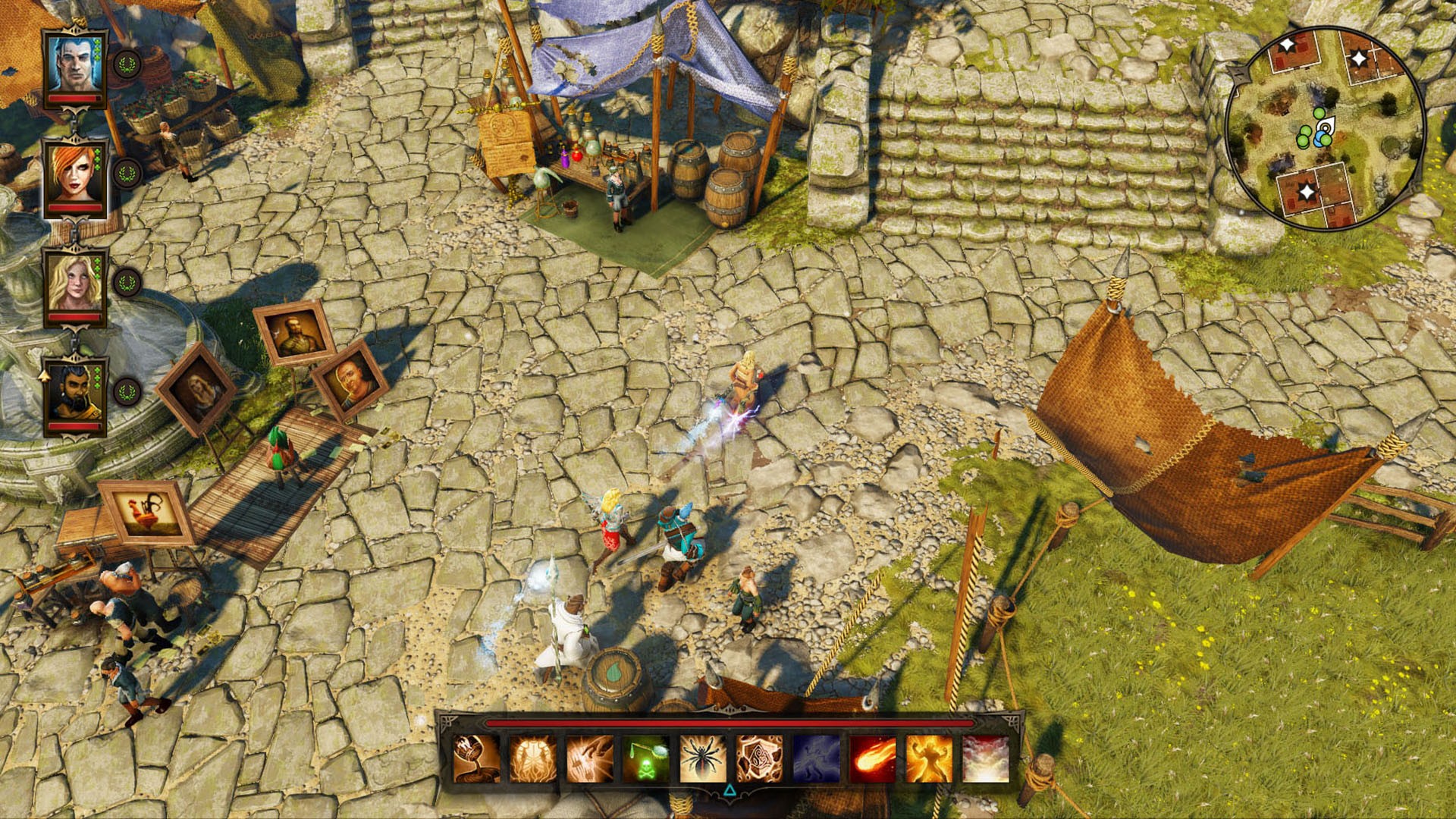Image resolution: width=1456 pixels, height=819 pixels.
Task: Click the laurel wreath beside the bearded man
Action: (x=127, y=393)
